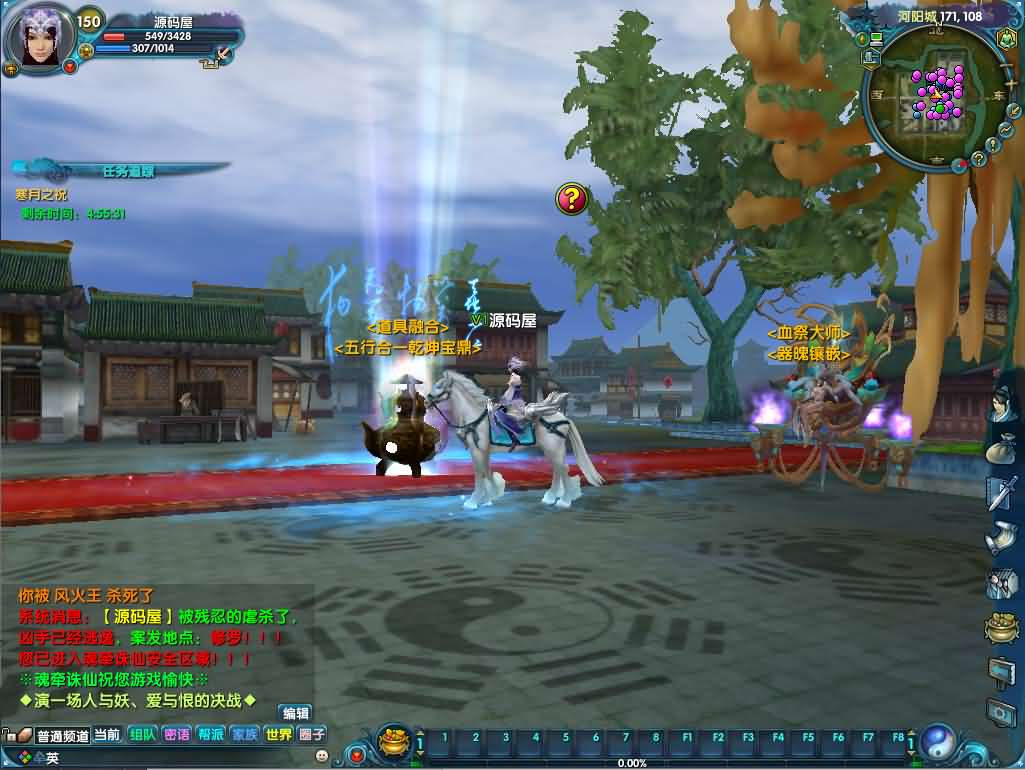Viewport: 1025px width, 770px height.
Task: Switch to the 世界 world chat tab
Action: tap(279, 735)
